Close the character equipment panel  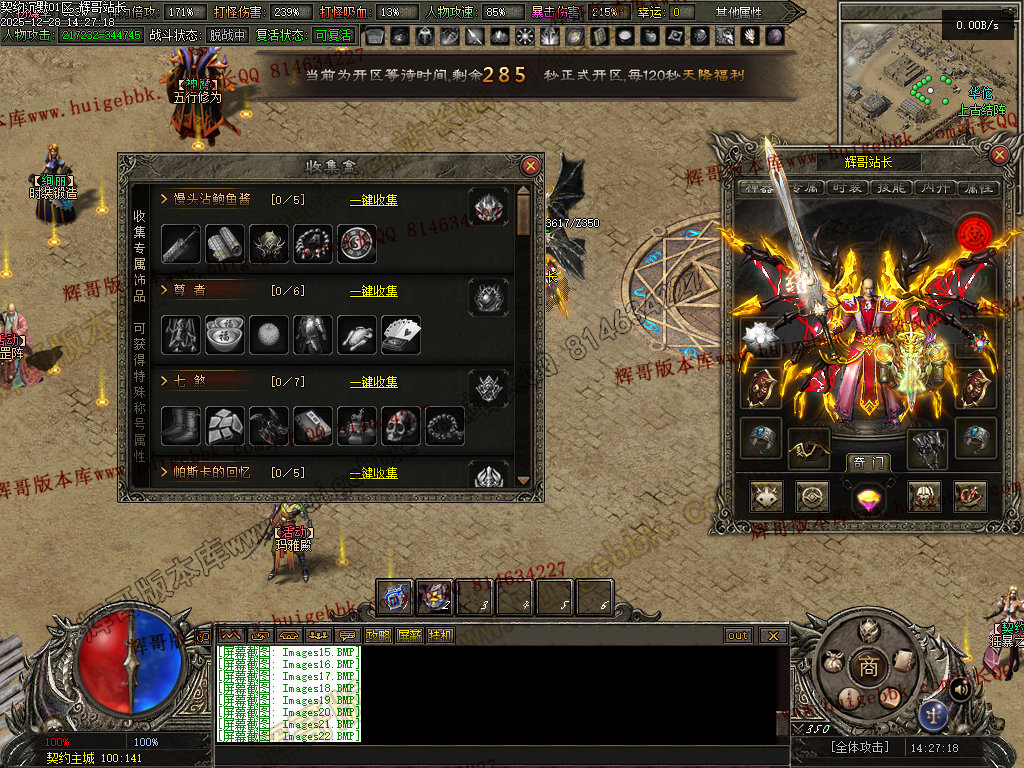pos(999,155)
